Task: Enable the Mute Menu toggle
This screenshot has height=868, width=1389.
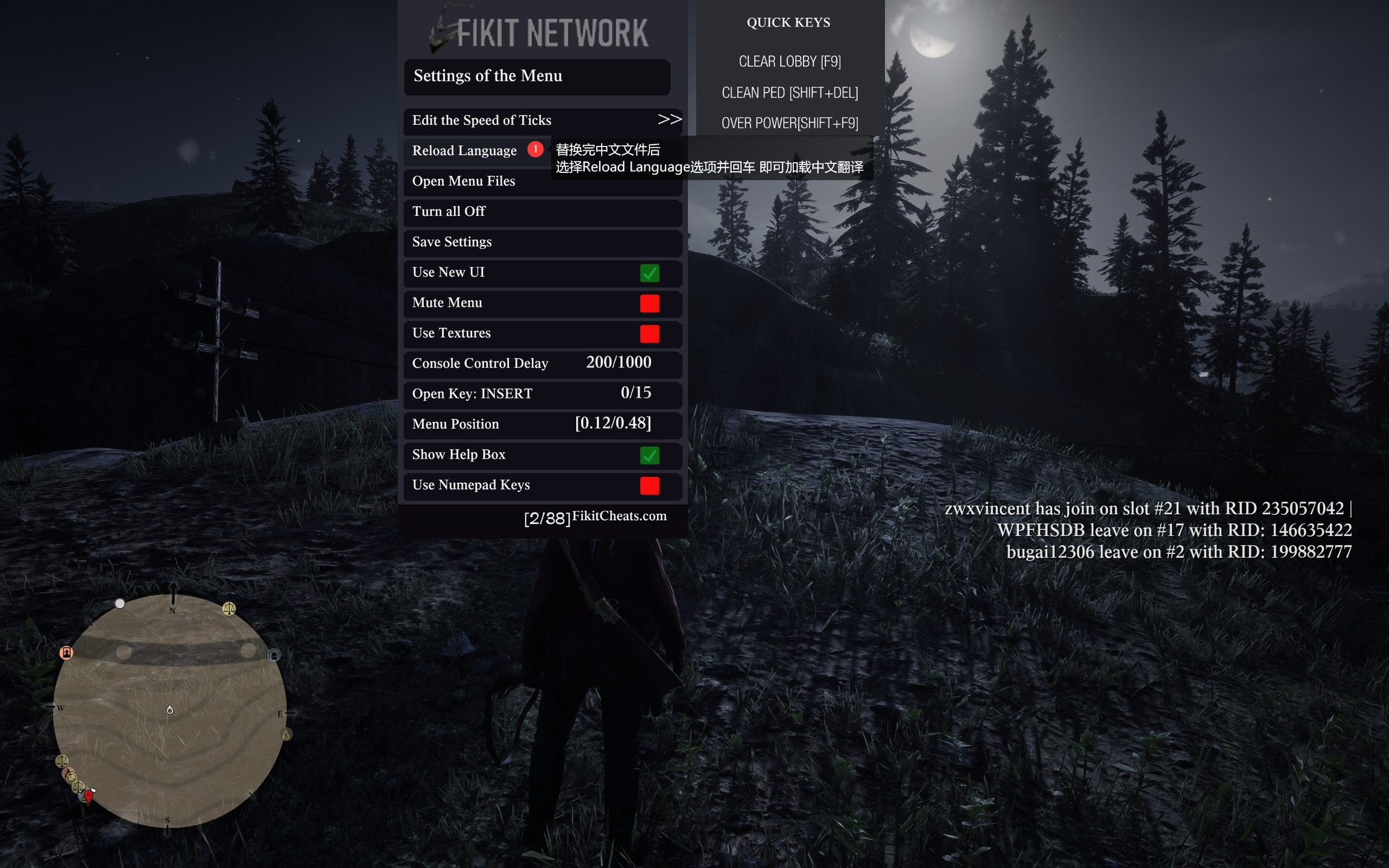Action: (649, 303)
